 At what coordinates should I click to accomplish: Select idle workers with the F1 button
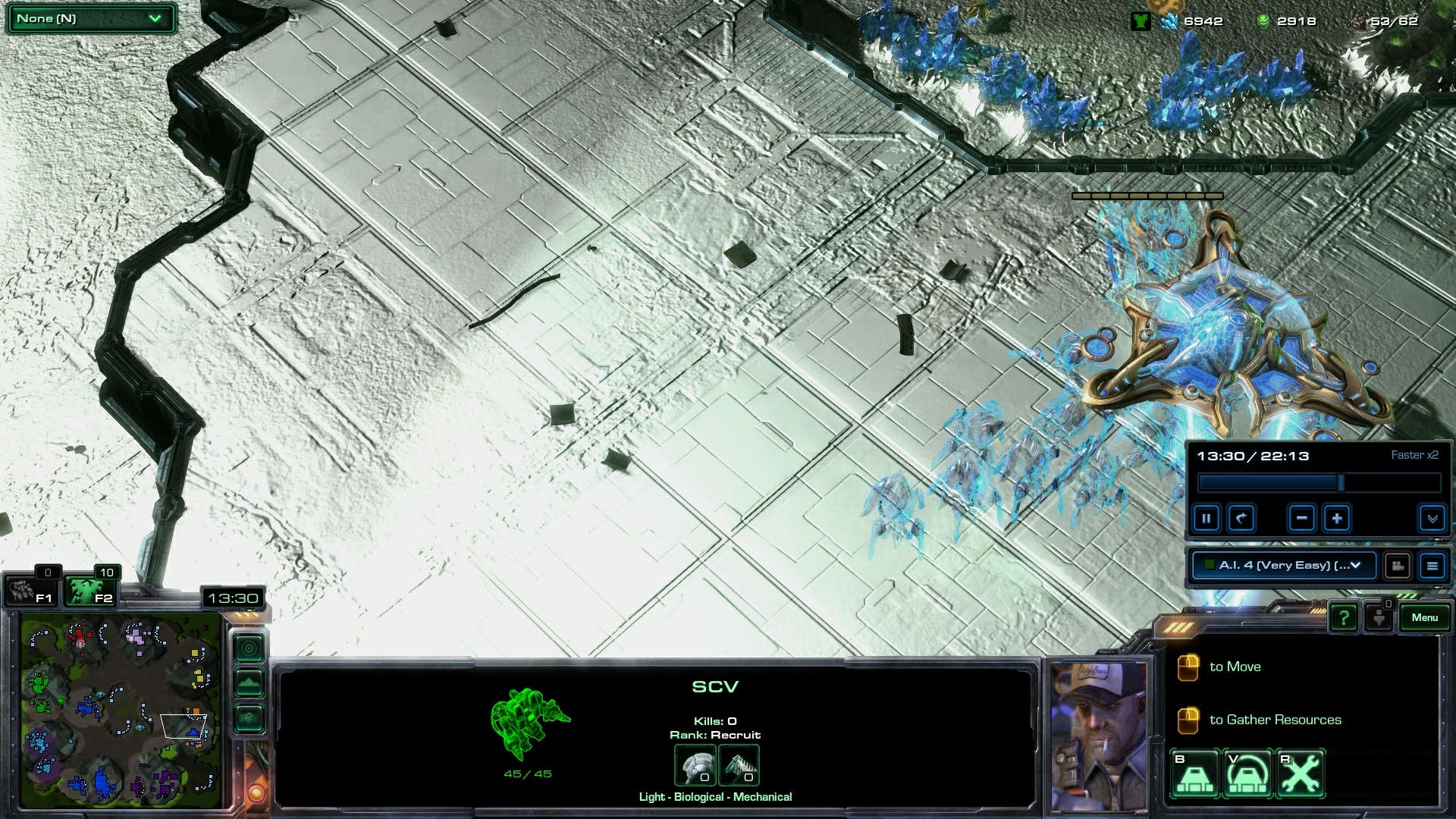point(29,591)
